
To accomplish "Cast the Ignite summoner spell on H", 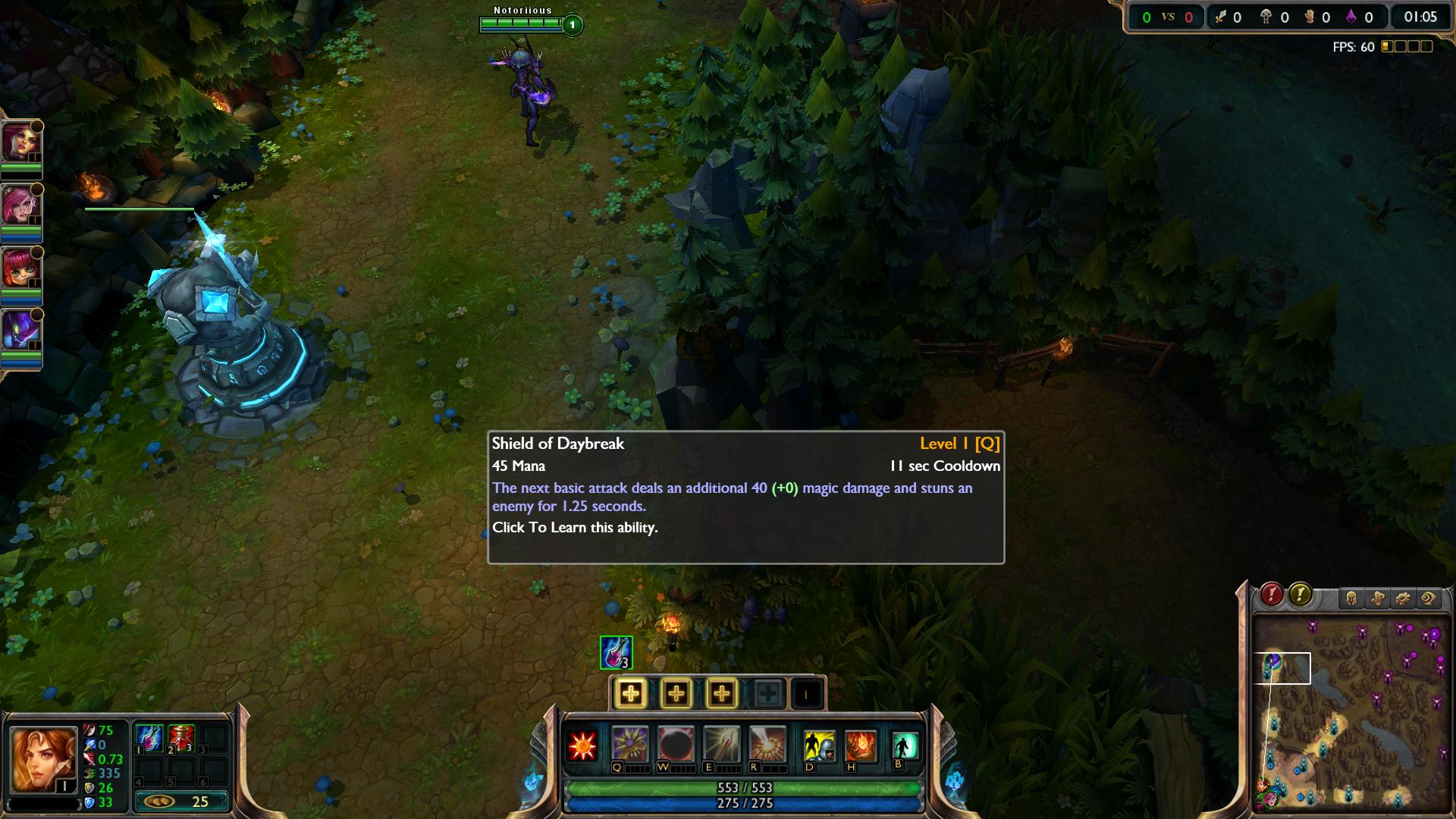I will tap(861, 745).
